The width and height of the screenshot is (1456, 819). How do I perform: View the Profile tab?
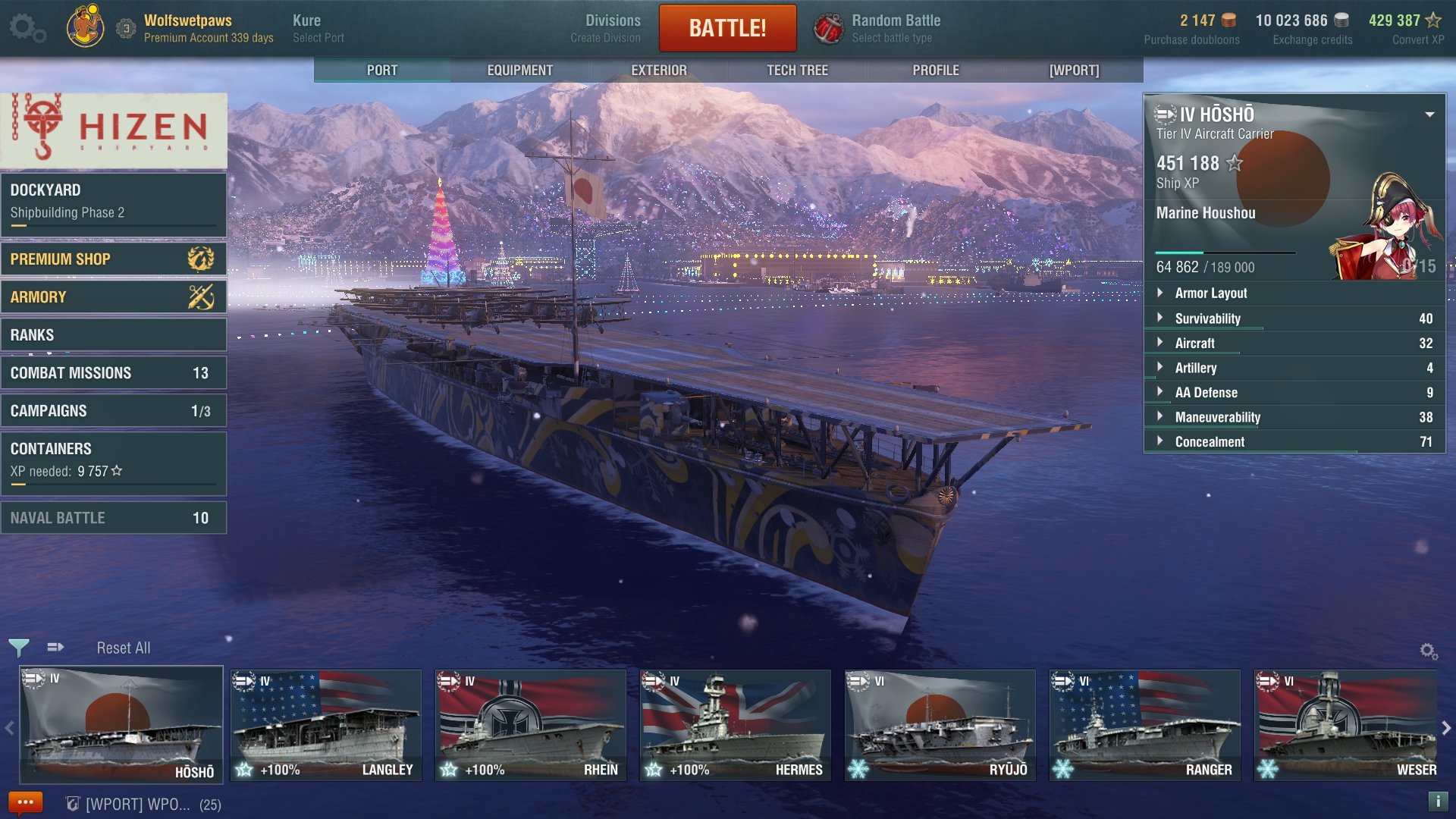click(x=935, y=70)
